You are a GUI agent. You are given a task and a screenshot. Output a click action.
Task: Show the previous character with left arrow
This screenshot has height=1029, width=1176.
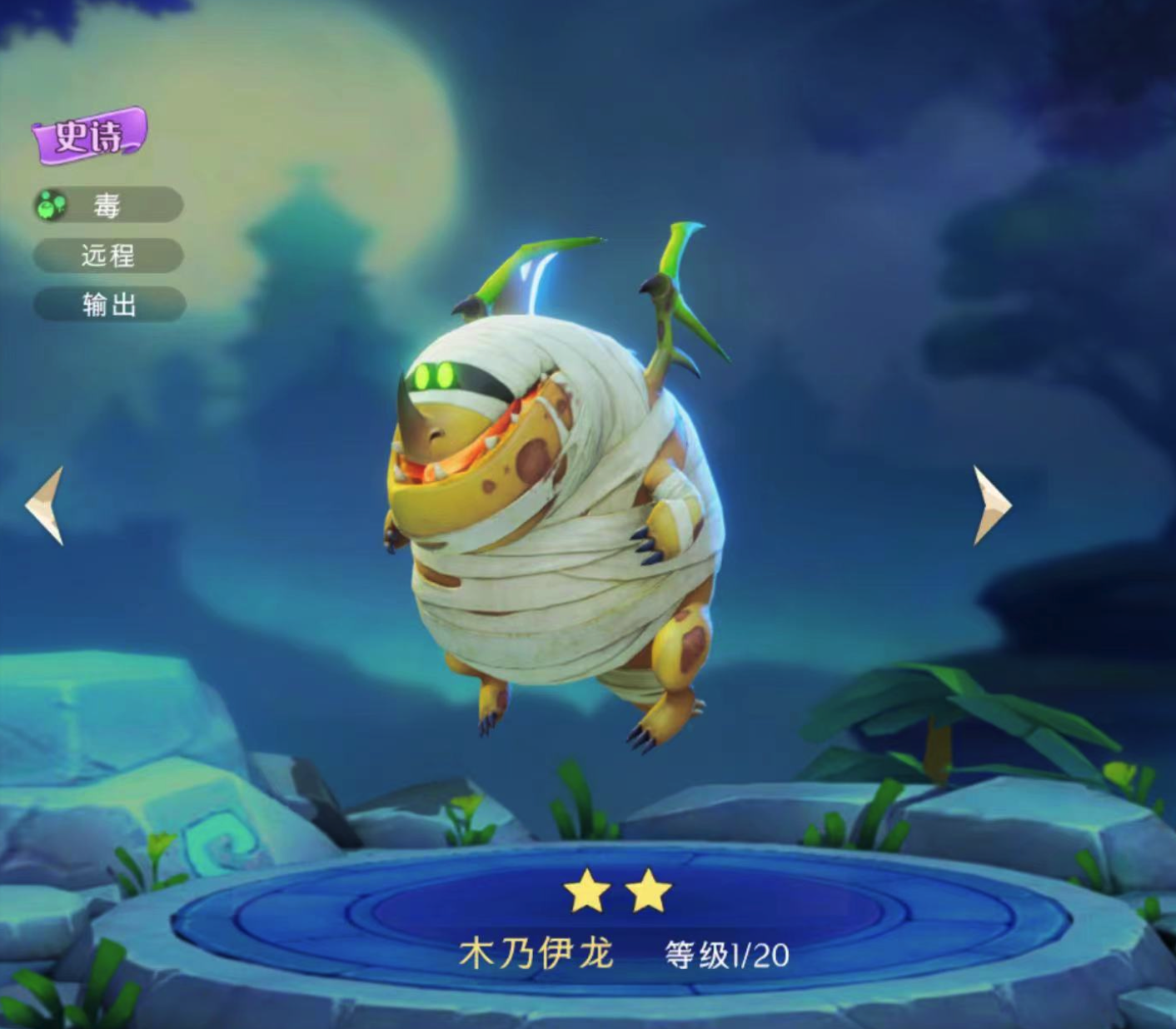click(x=46, y=505)
